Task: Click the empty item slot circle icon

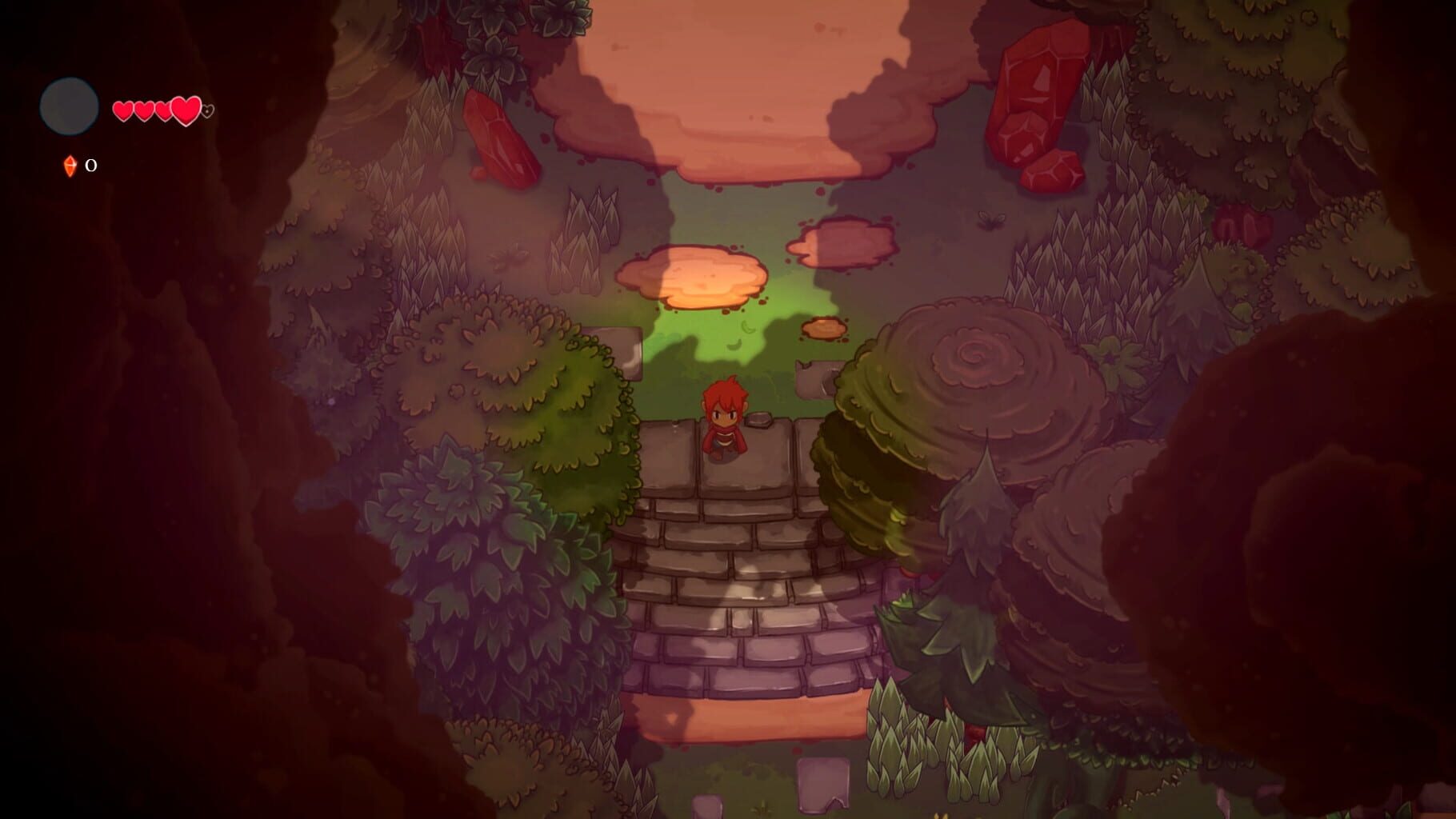Action: pyautogui.click(x=70, y=106)
